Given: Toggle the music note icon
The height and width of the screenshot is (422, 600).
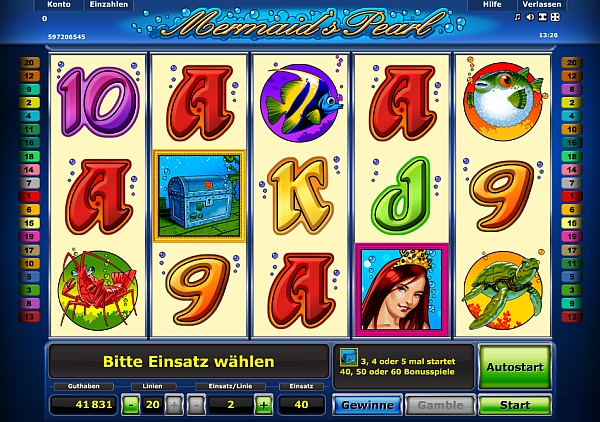Looking at the screenshot, I should (517, 18).
